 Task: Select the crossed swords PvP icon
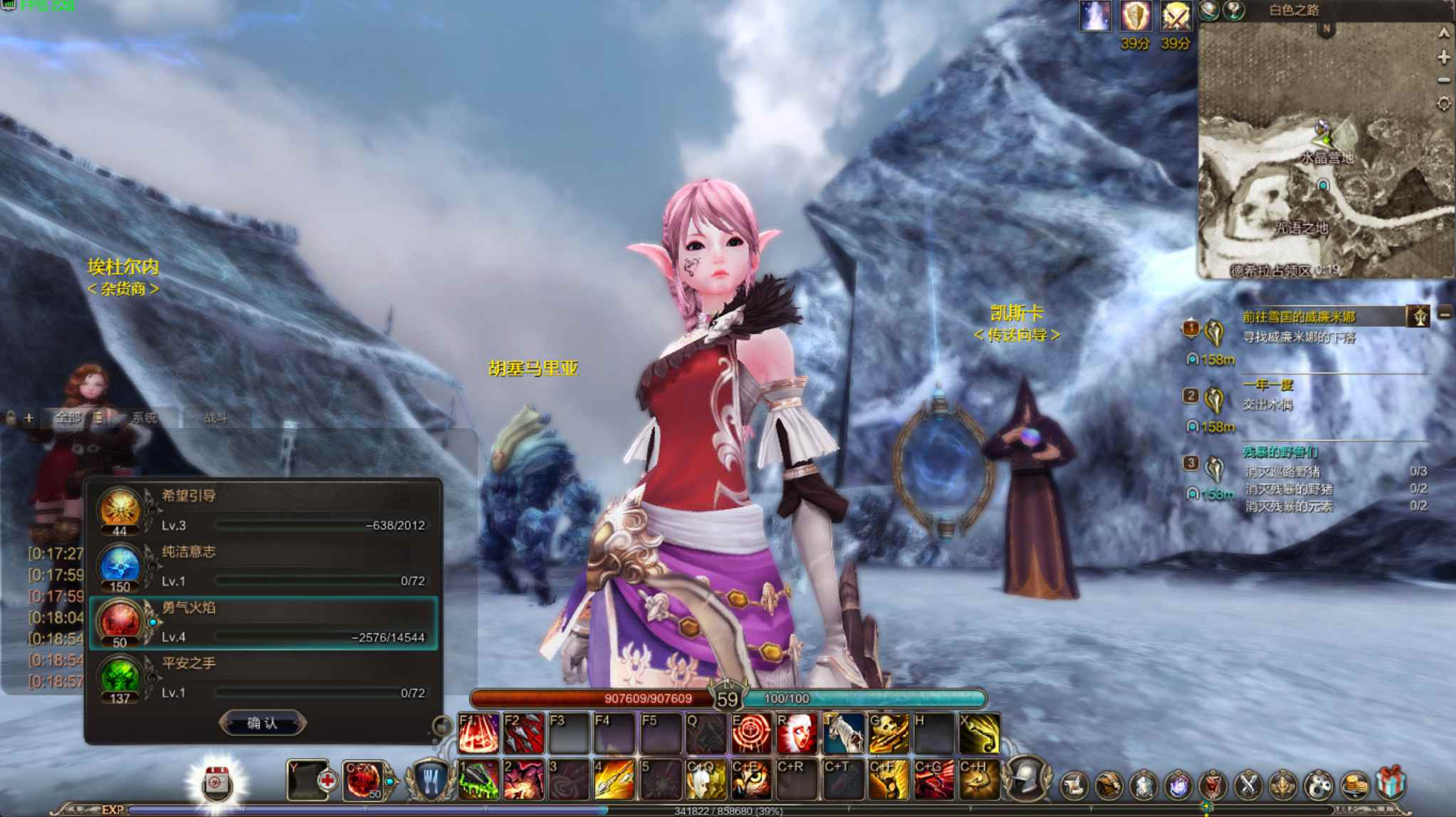click(1248, 786)
